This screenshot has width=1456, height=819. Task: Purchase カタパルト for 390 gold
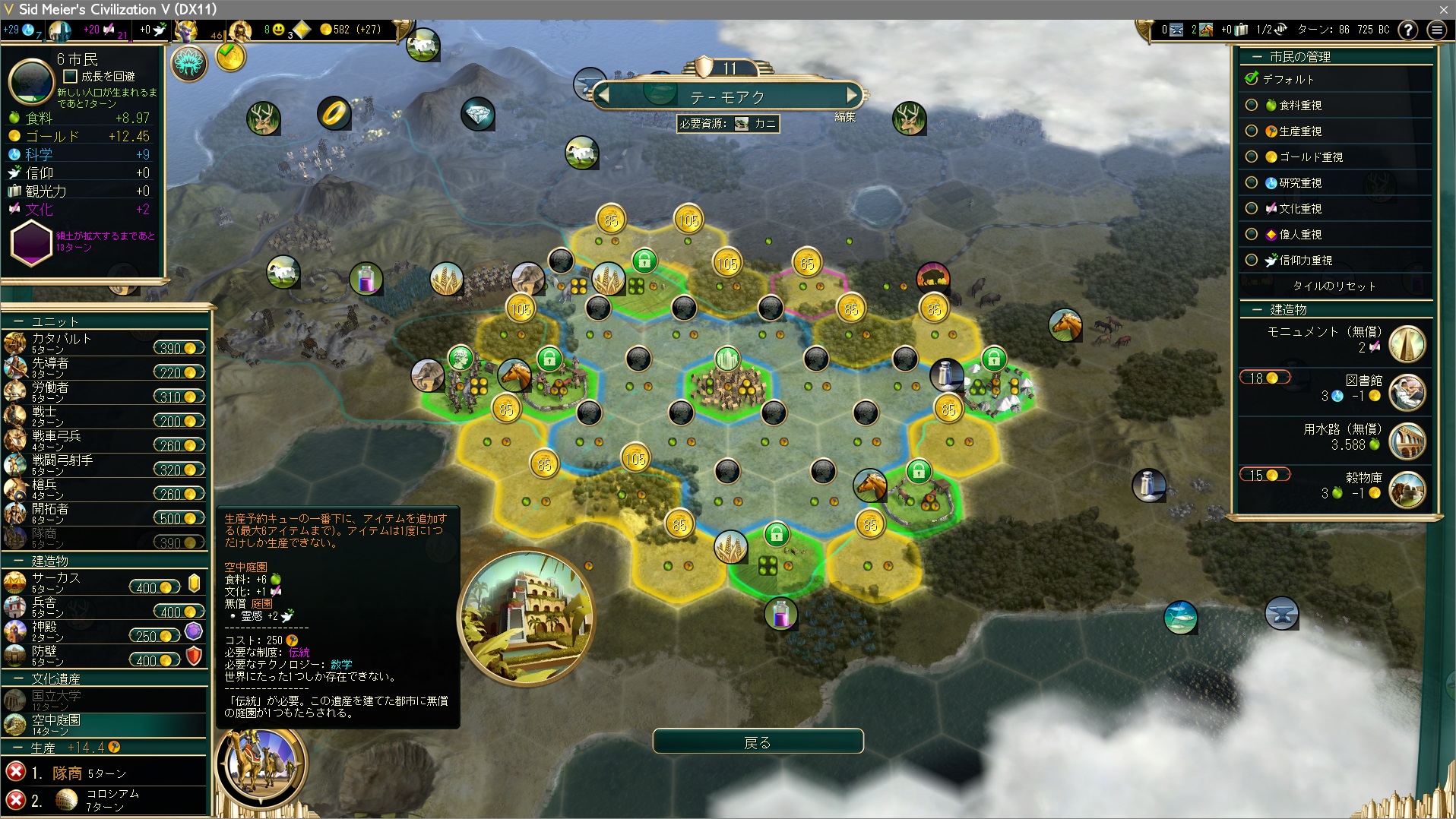[179, 348]
